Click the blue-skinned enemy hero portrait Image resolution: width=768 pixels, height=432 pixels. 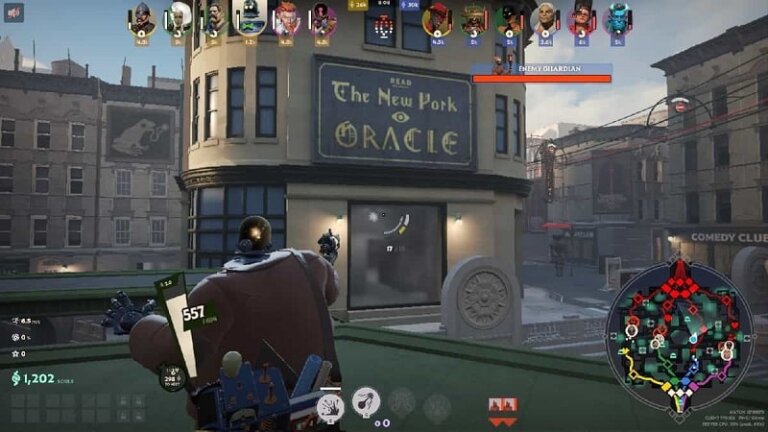[x=617, y=18]
